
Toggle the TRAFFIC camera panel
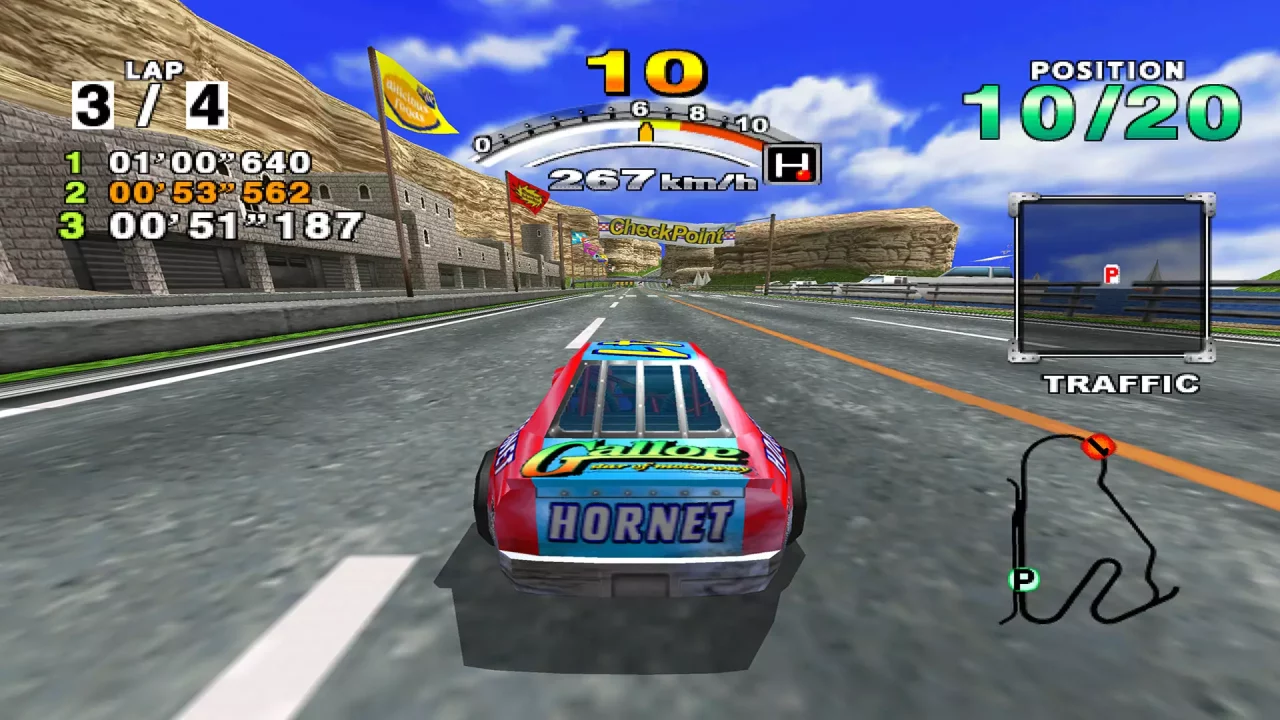click(1113, 281)
